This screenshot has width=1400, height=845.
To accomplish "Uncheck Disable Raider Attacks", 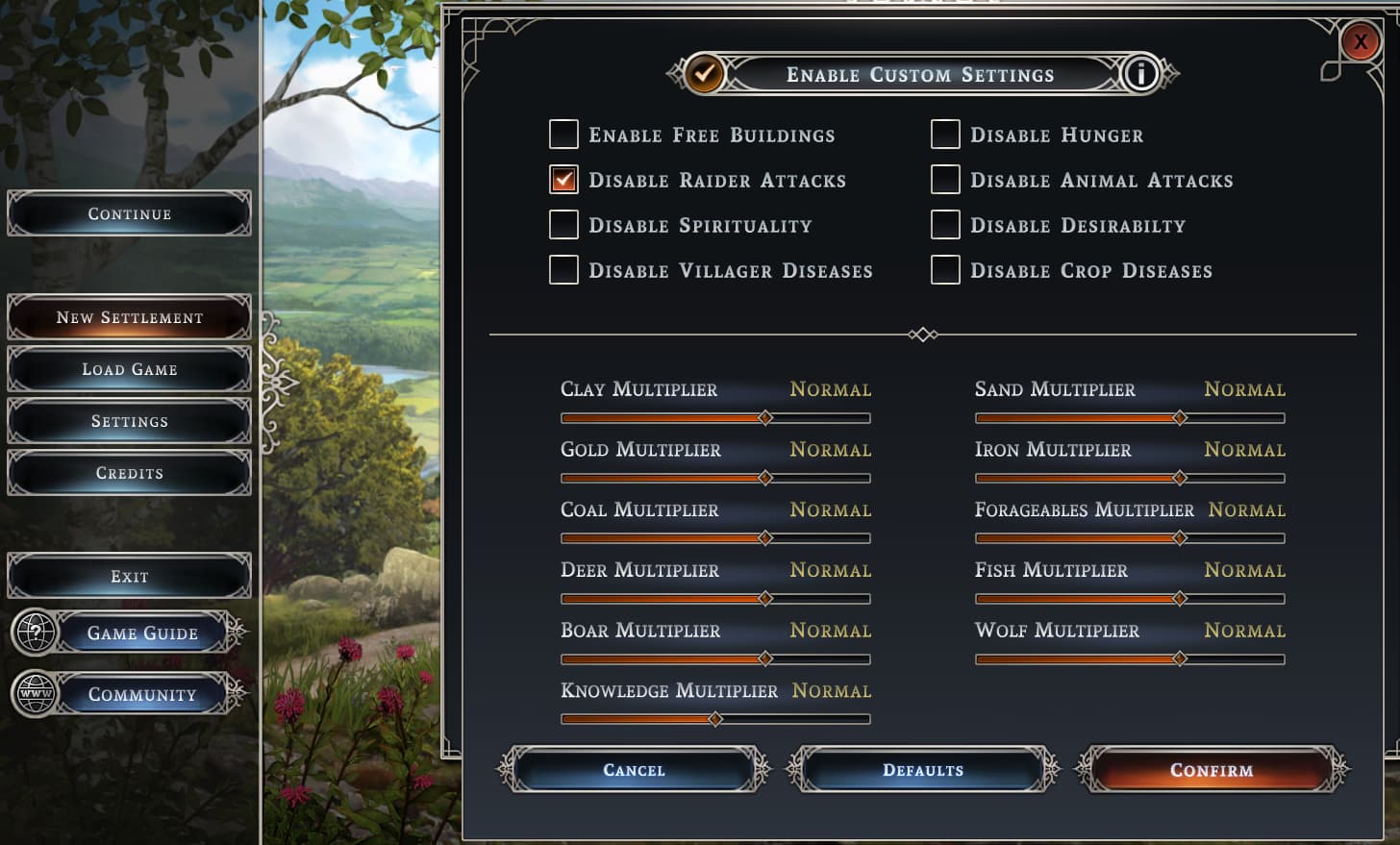I will [x=563, y=180].
